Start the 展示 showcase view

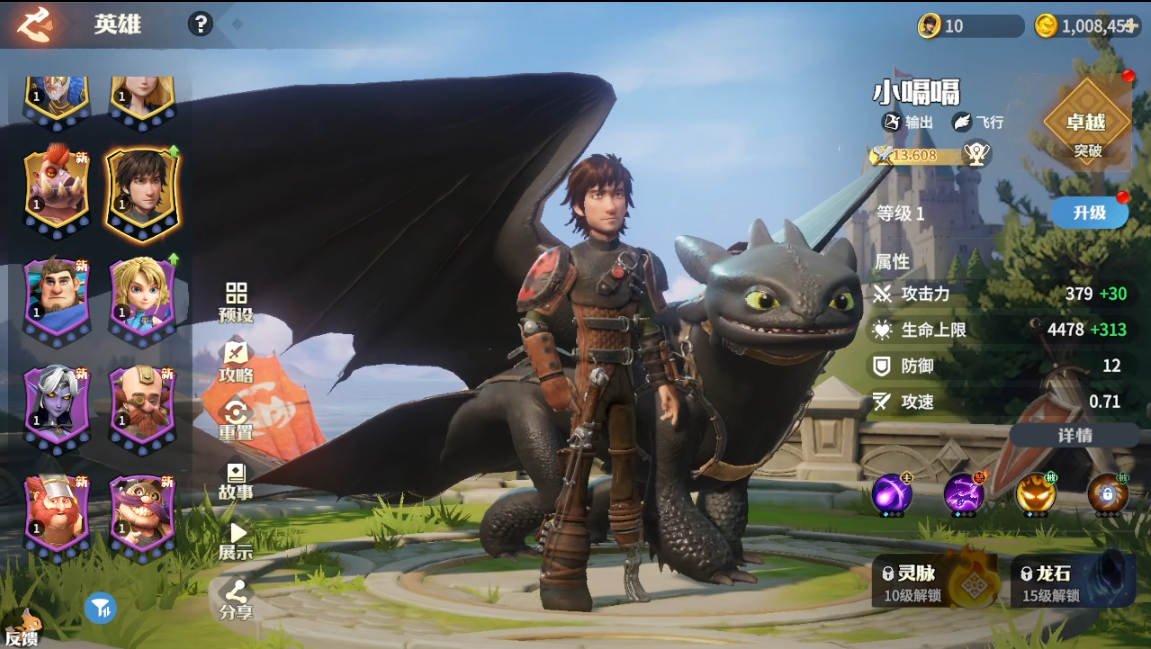(237, 540)
